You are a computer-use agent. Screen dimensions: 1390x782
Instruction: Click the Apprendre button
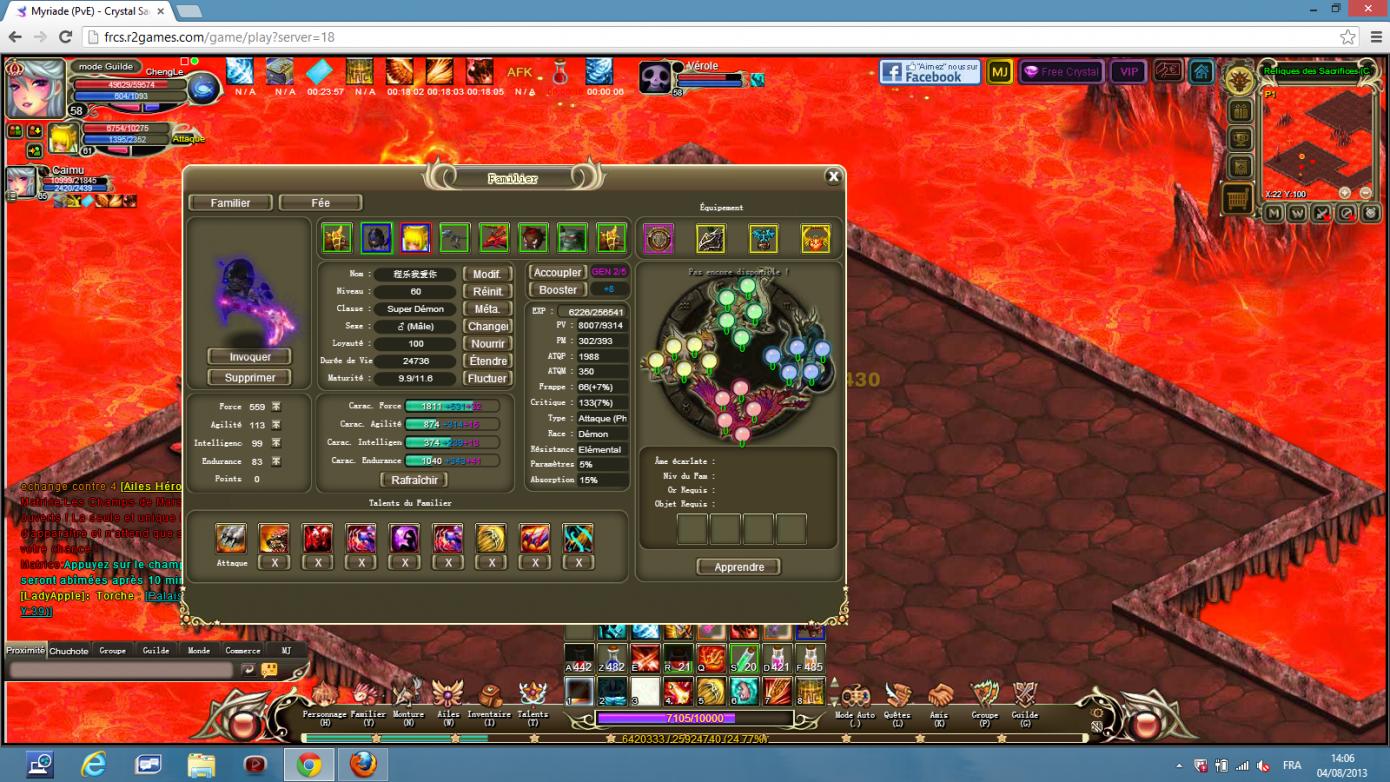pyautogui.click(x=739, y=567)
